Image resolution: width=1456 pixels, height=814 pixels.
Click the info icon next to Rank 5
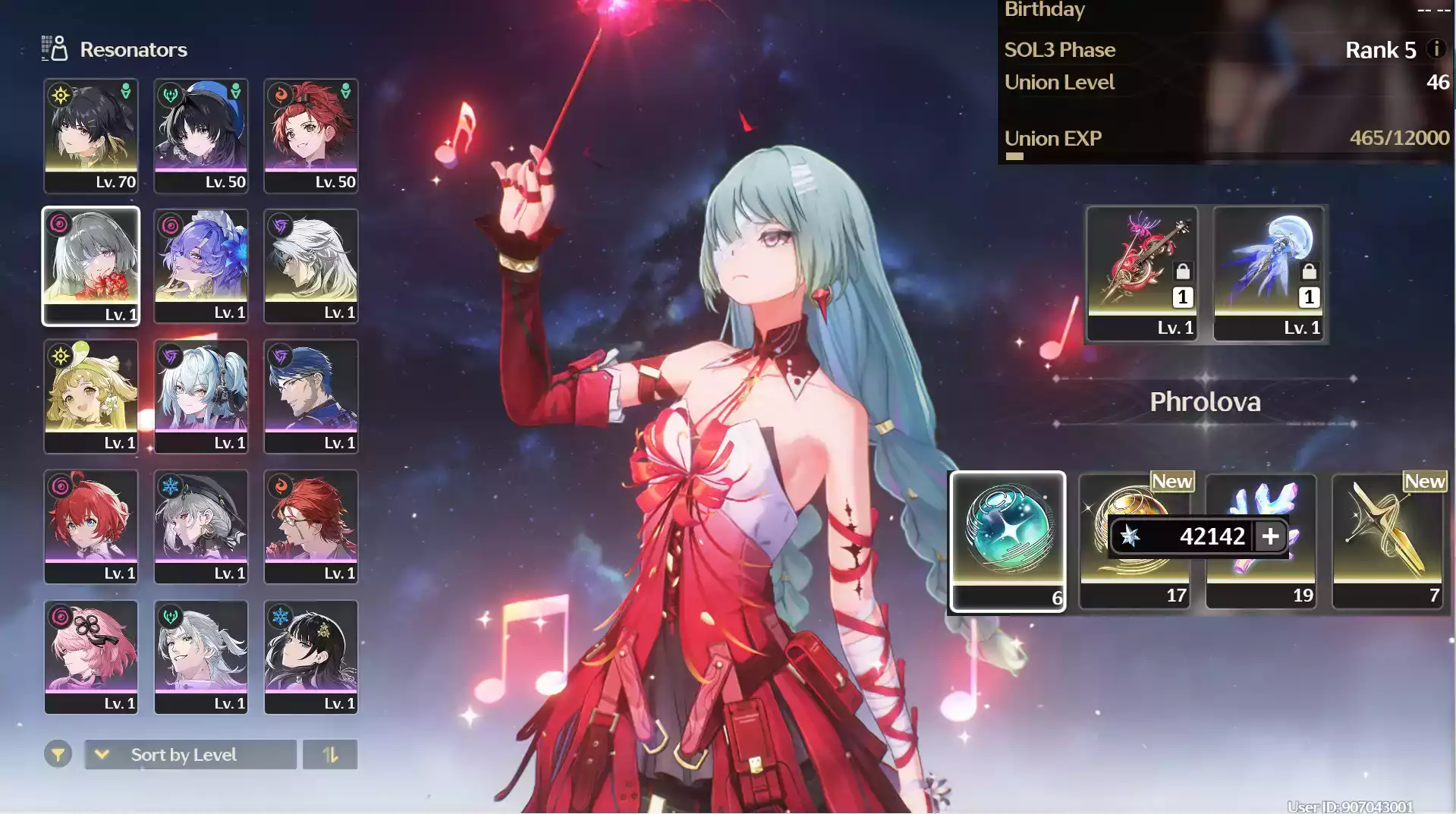(x=1436, y=50)
